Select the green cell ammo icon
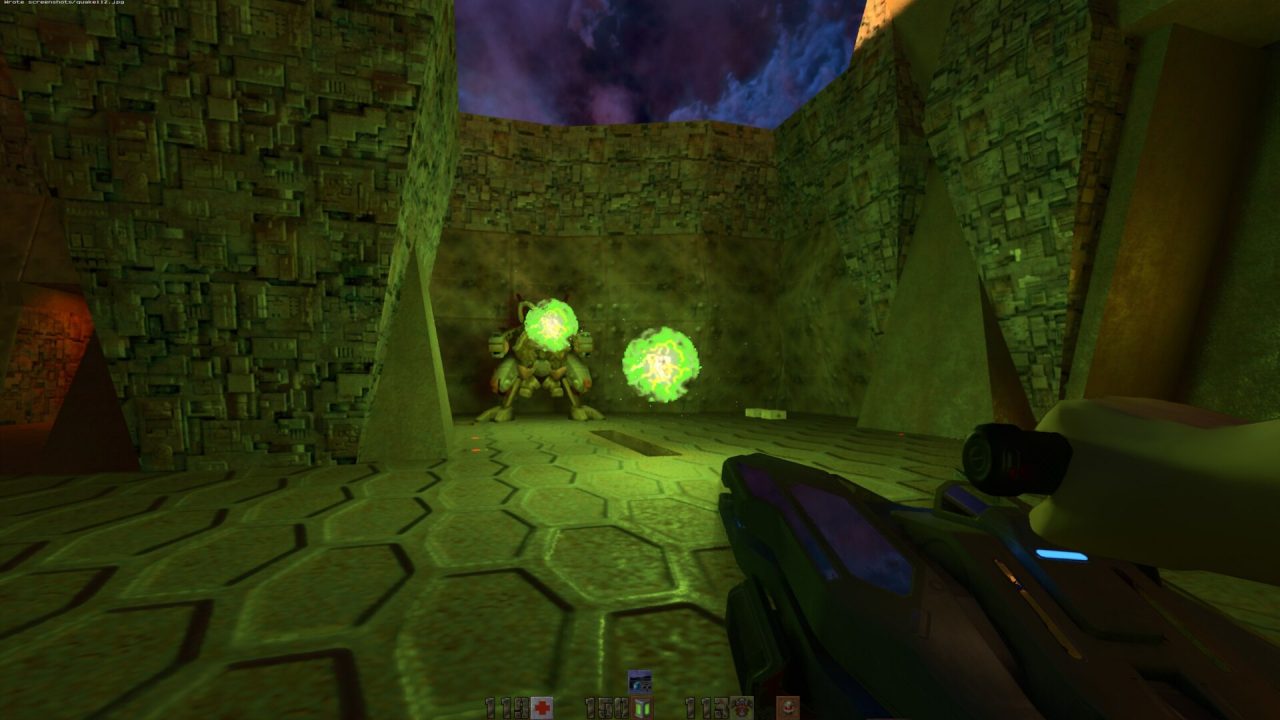 [x=641, y=708]
